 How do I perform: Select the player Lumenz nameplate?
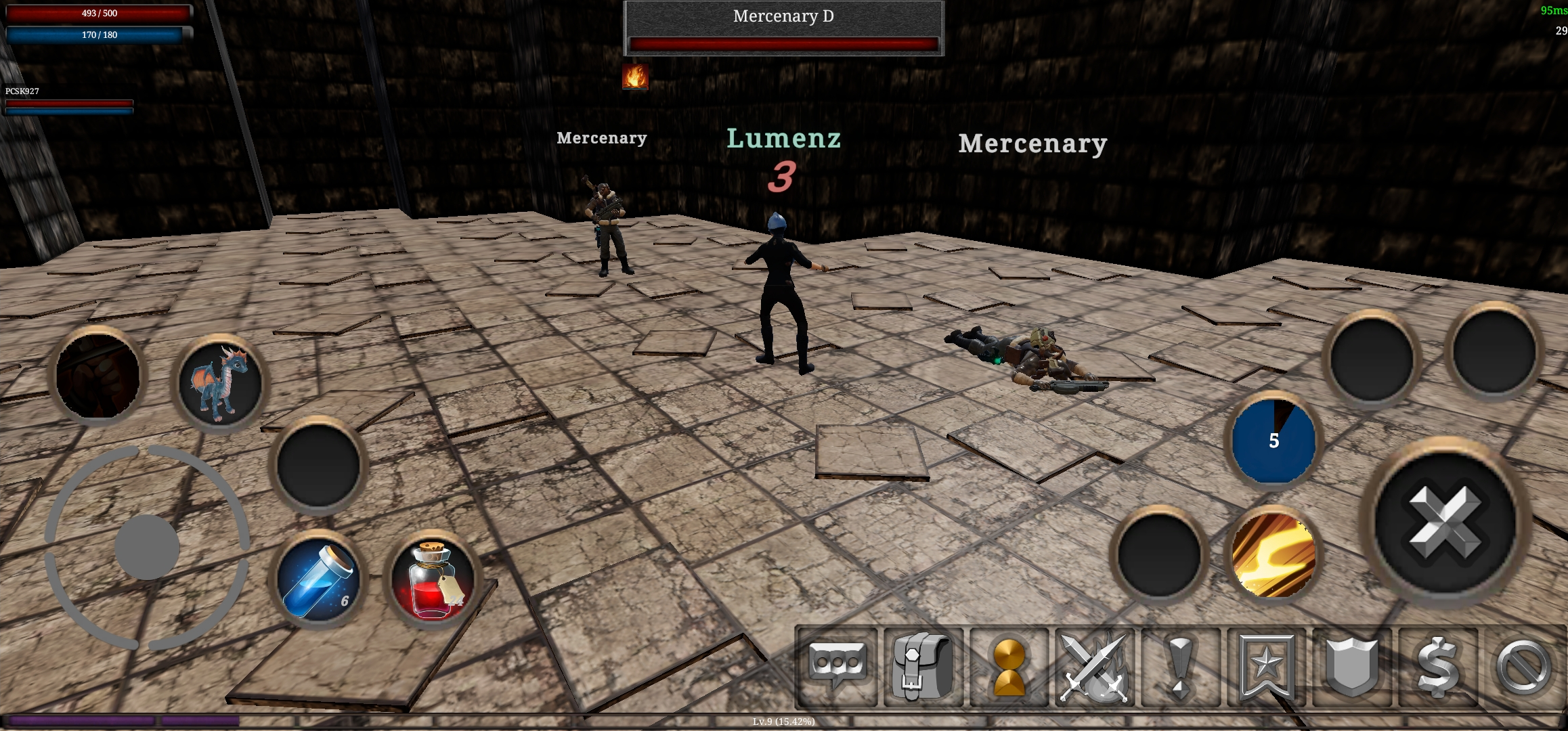click(783, 139)
